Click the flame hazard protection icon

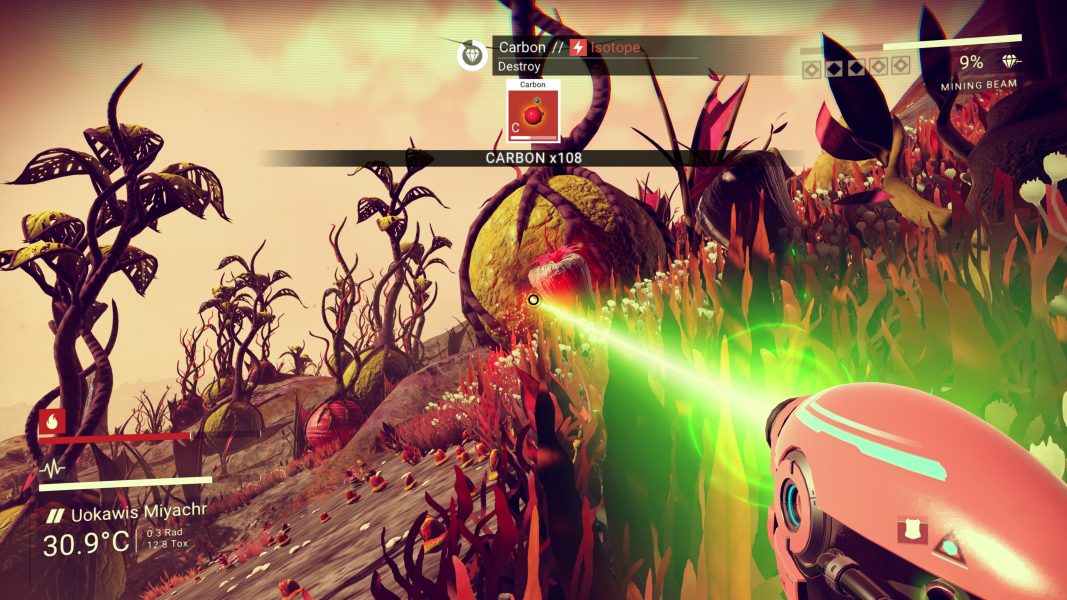click(52, 422)
